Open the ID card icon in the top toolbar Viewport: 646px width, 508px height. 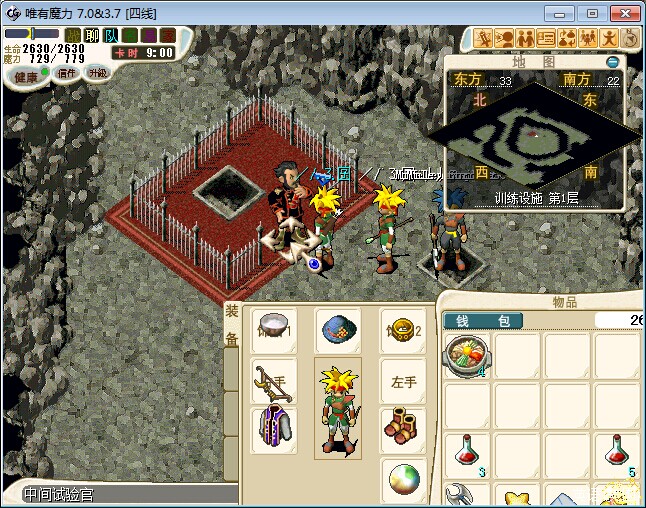coord(546,39)
